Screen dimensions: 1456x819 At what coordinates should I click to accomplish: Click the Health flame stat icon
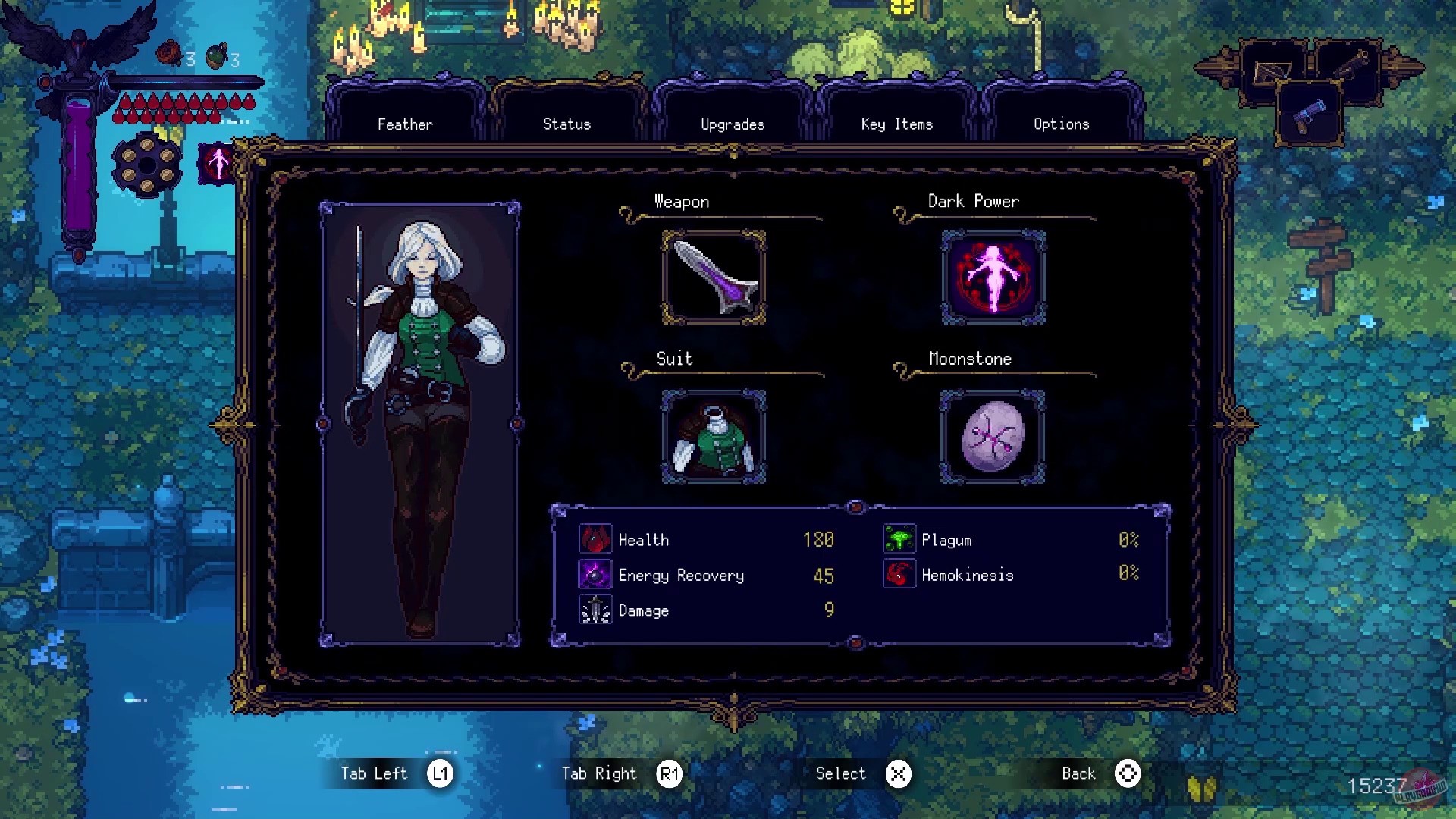coord(595,540)
